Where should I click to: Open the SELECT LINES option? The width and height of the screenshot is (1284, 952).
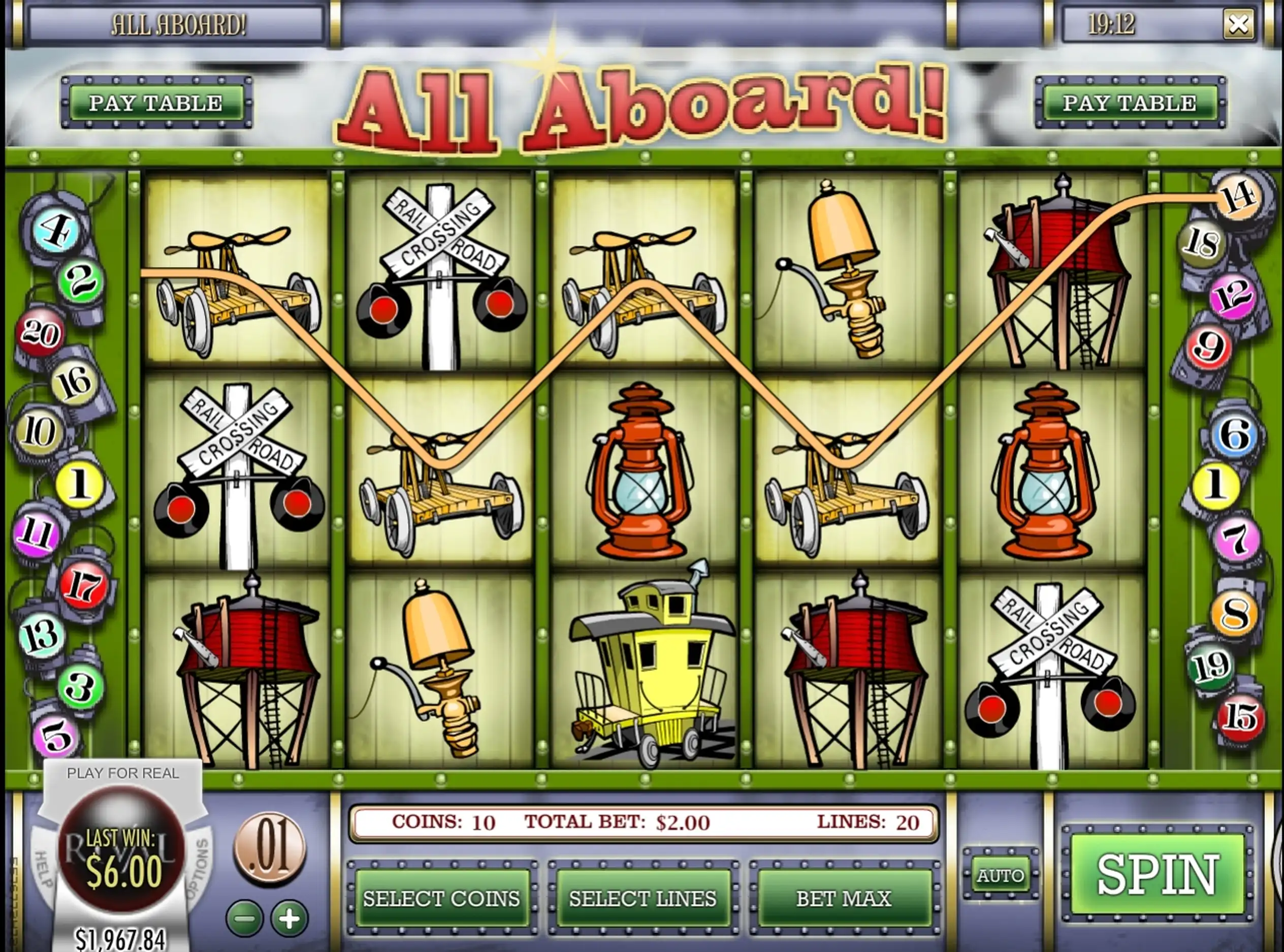tap(643, 898)
